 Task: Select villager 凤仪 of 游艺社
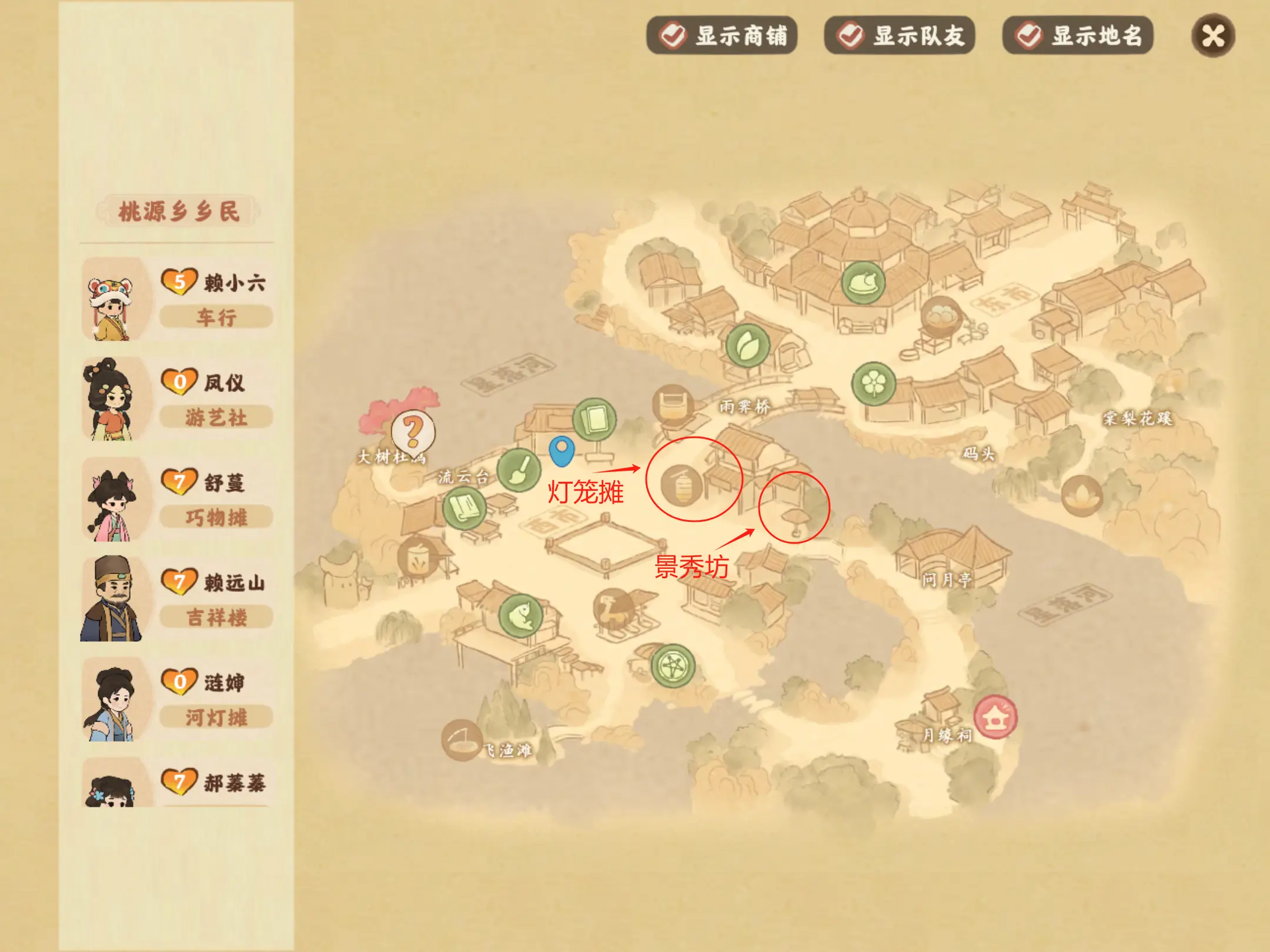178,399
